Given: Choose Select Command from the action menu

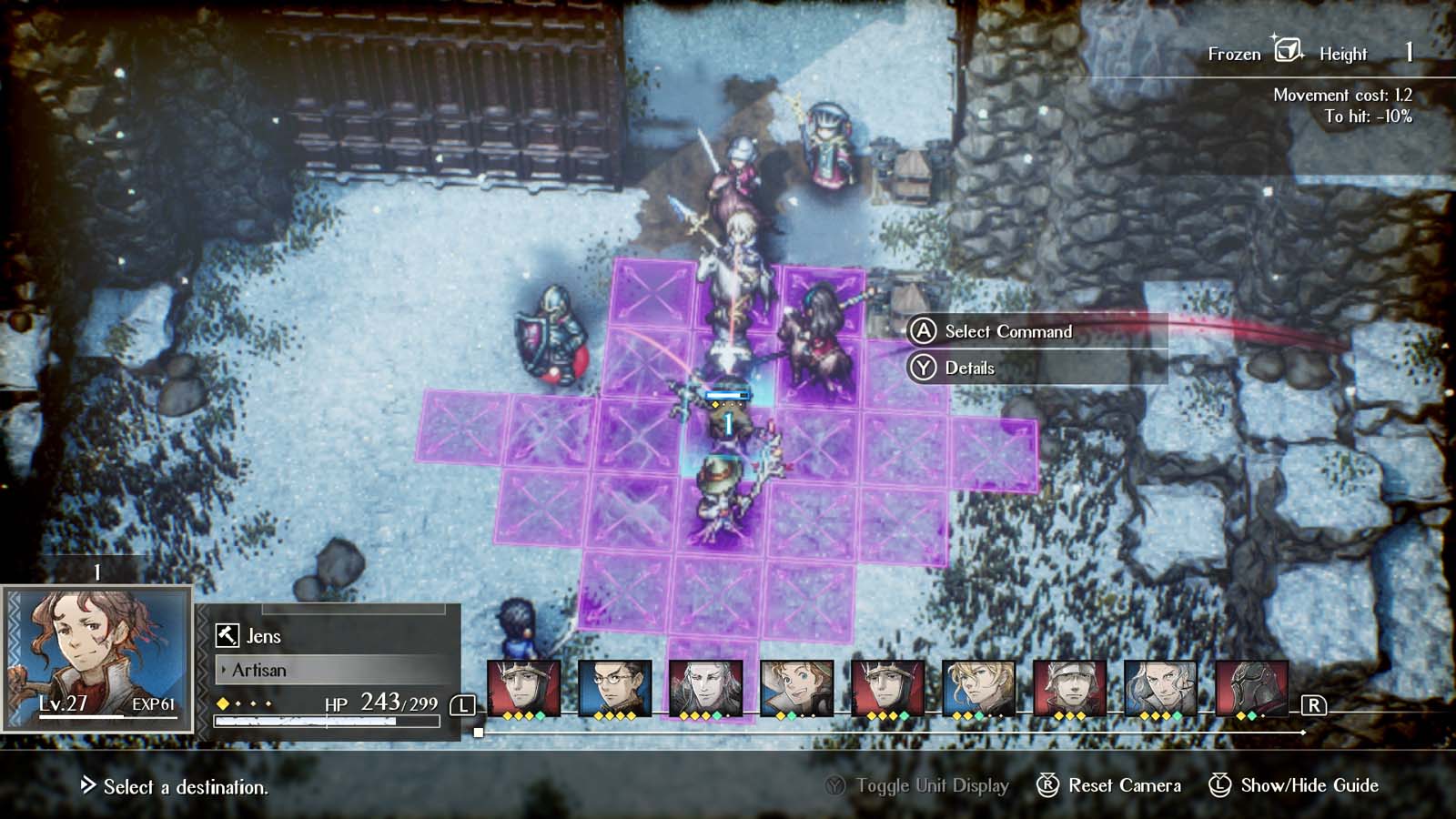Looking at the screenshot, I should (x=1010, y=331).
